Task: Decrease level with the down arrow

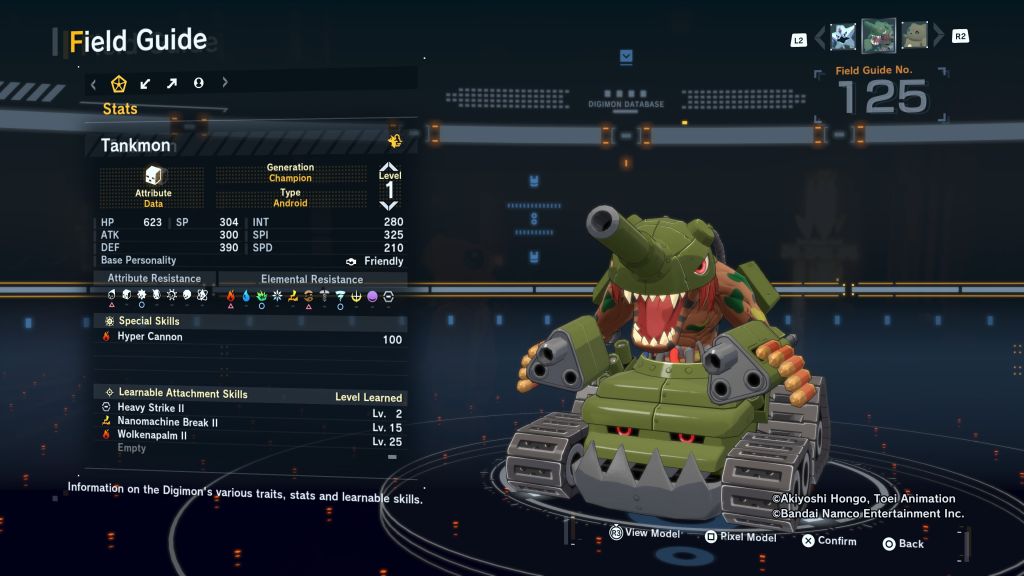Action: (x=389, y=205)
